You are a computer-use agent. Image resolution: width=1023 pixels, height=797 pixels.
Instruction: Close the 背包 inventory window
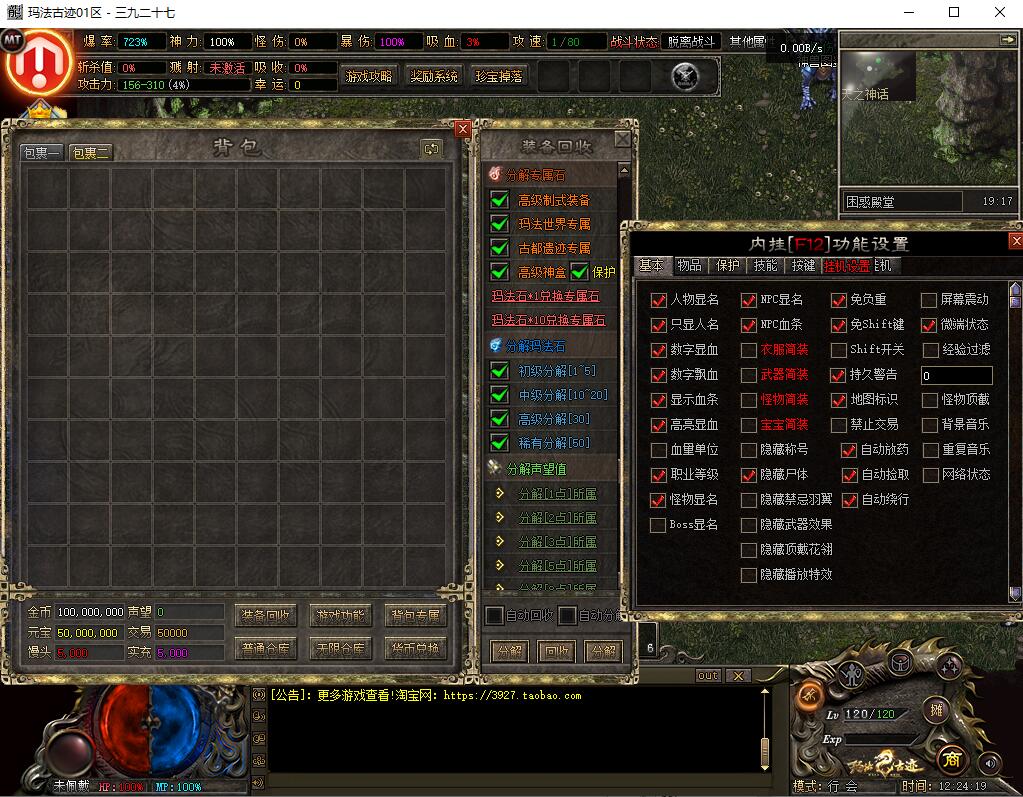click(x=462, y=129)
